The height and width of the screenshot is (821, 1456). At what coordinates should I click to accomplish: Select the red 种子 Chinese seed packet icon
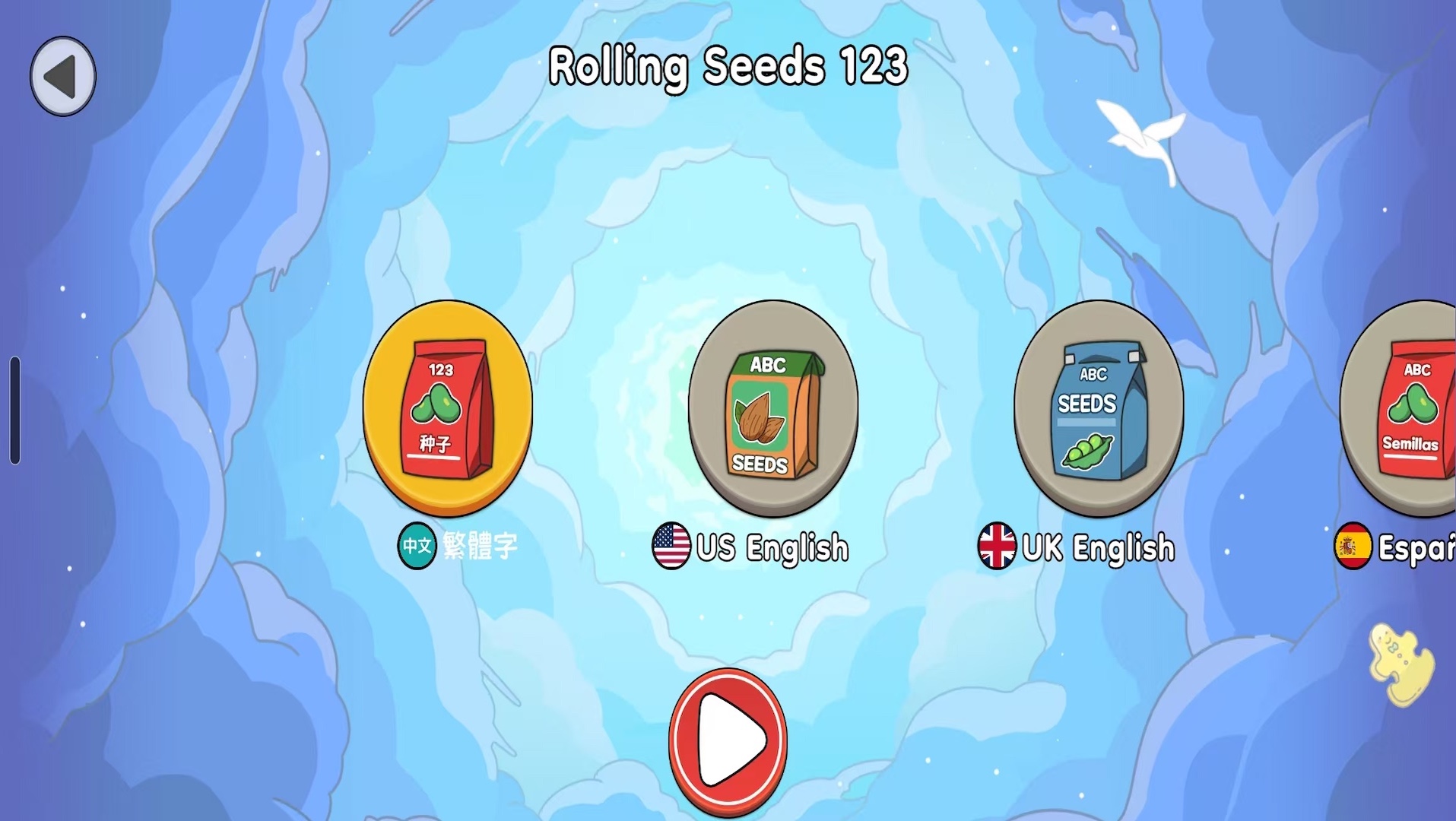point(447,409)
